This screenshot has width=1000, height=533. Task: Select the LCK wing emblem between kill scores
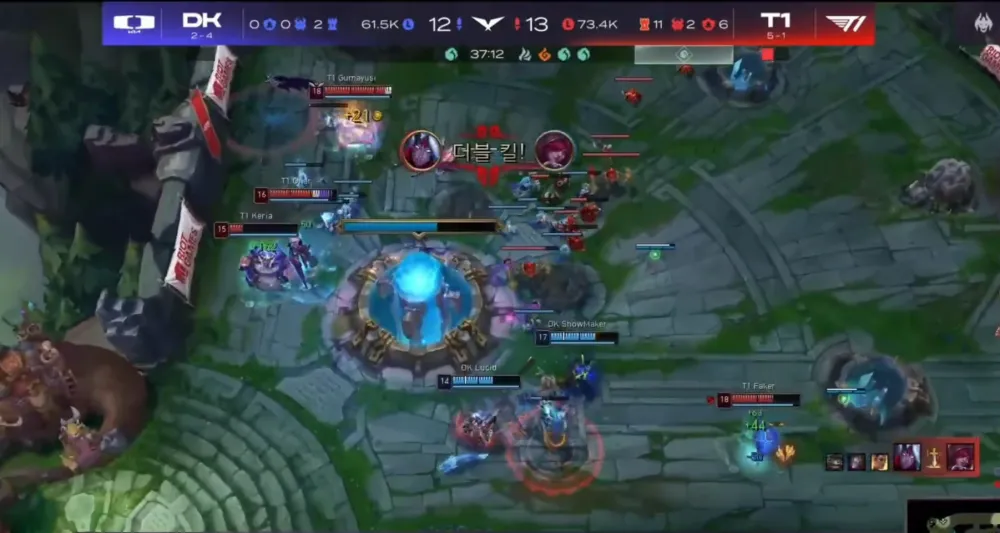[x=487, y=23]
